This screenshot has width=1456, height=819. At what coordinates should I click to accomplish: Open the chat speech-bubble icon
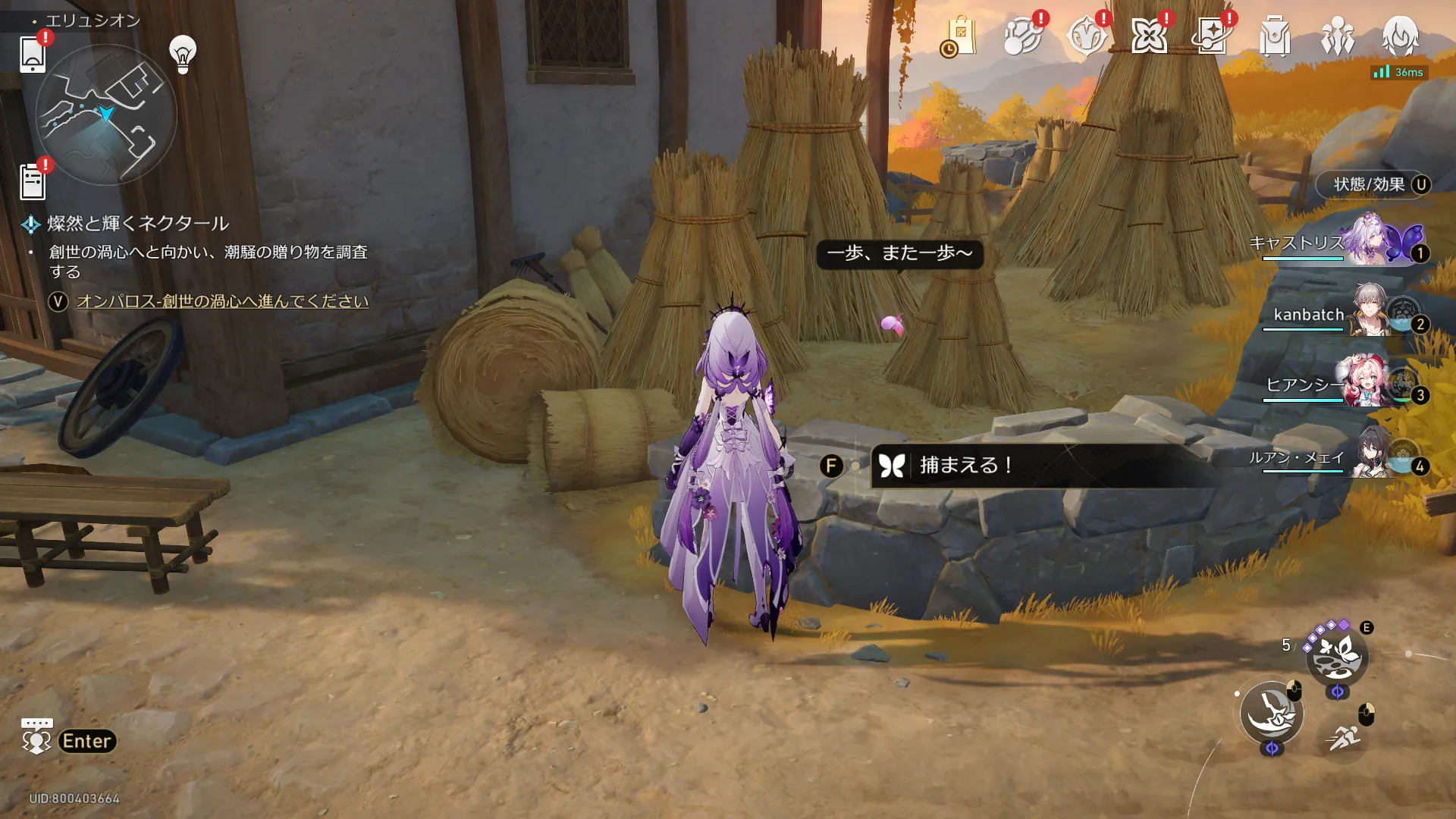(36, 736)
